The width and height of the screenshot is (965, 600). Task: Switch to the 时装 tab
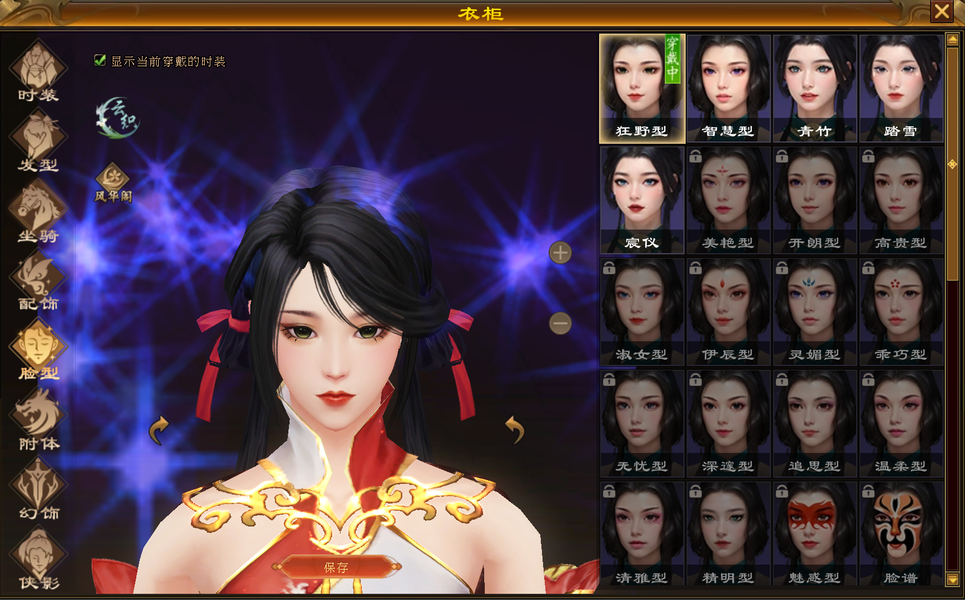tap(38, 72)
